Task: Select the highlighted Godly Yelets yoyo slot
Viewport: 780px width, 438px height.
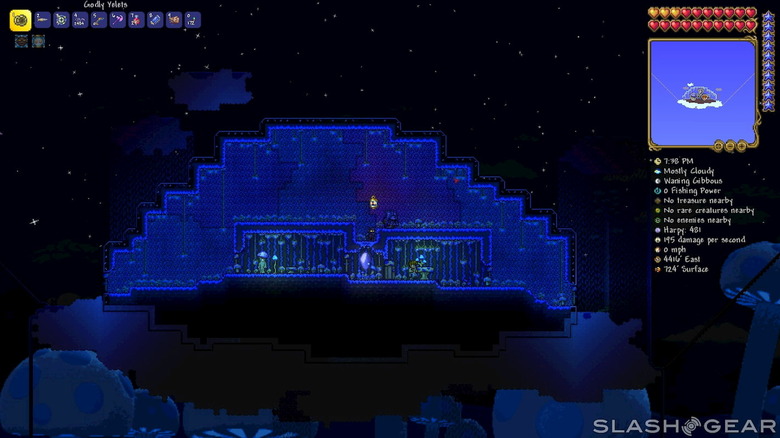Action: (x=20, y=20)
